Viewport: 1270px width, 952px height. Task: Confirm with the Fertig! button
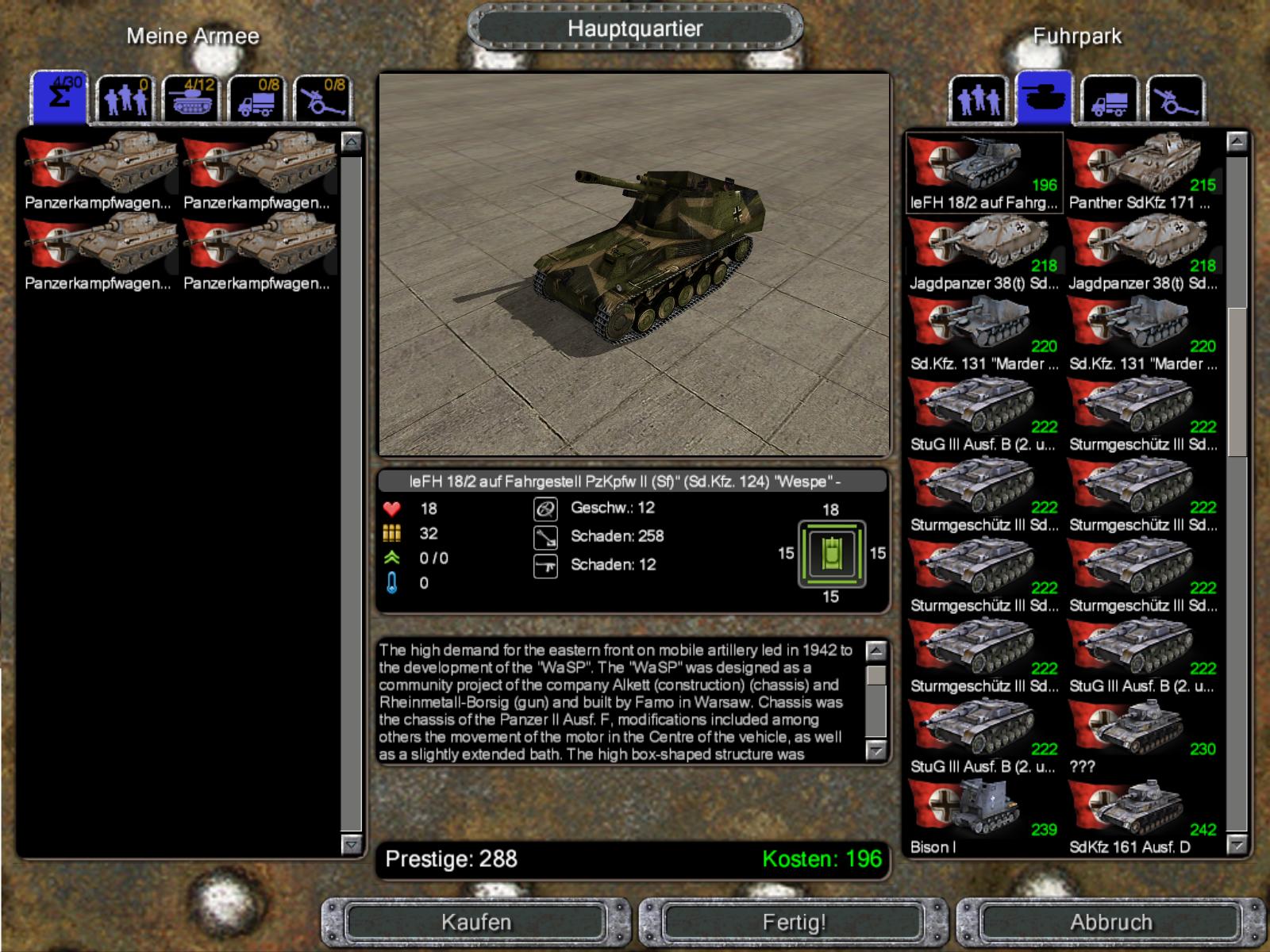794,923
